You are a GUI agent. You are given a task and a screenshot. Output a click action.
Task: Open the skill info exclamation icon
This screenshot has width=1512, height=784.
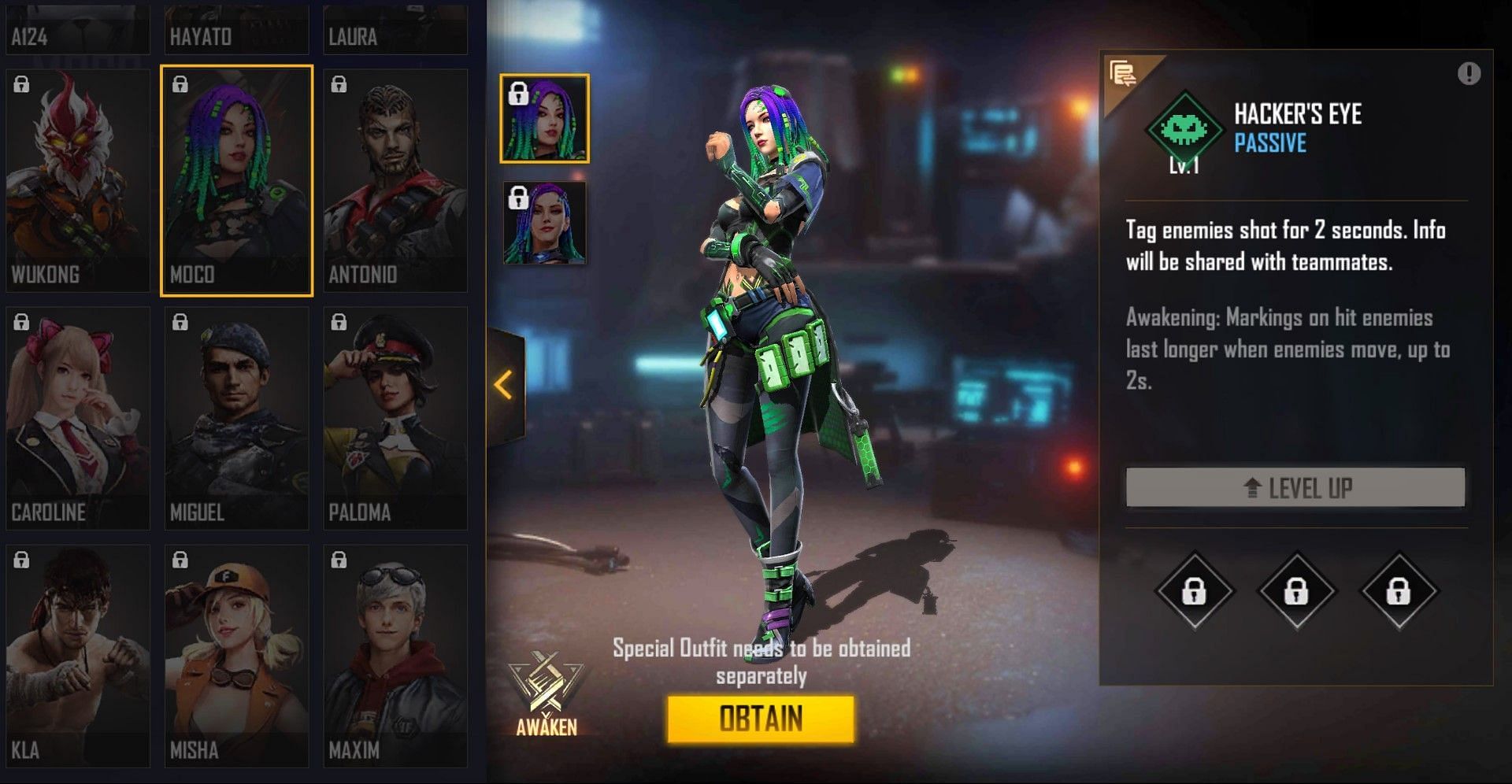point(1469,72)
